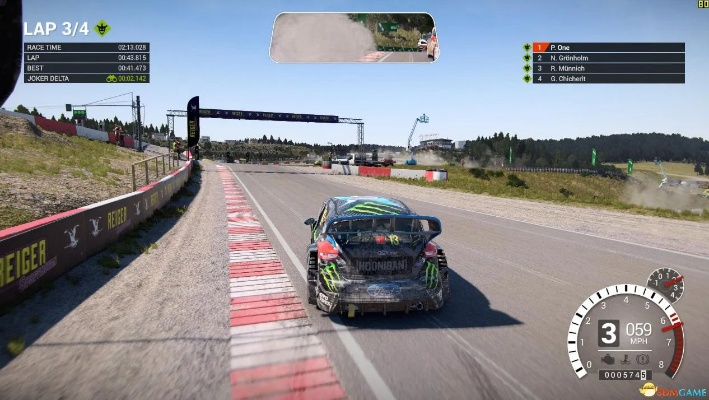
Task: Click the rear-view mirror display
Action: click(352, 38)
